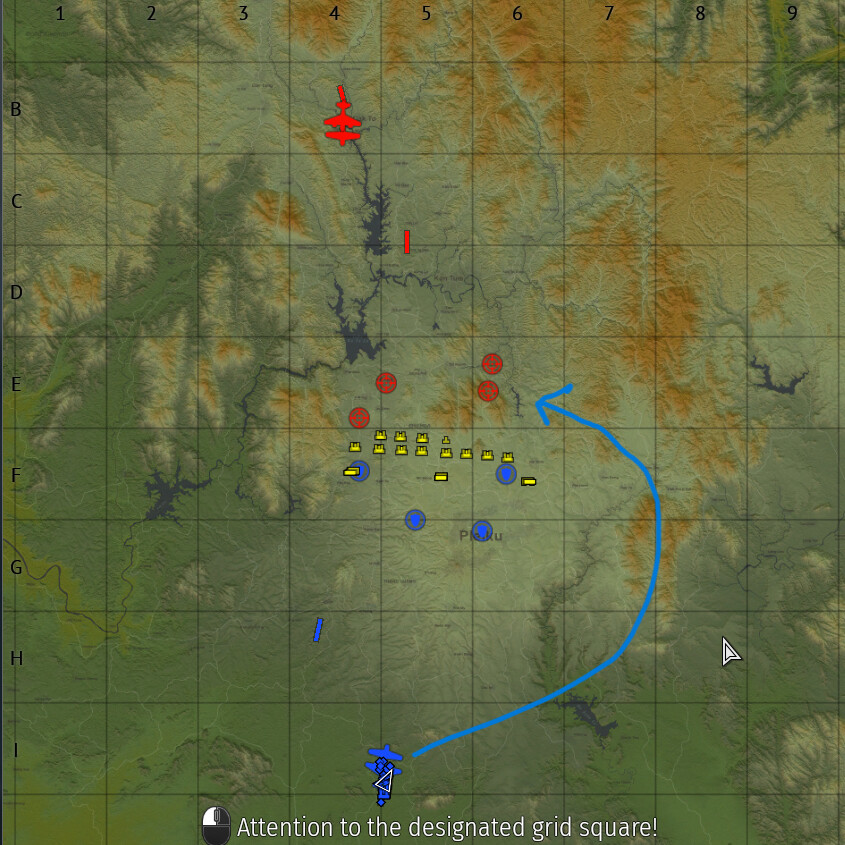Click the white player aircraft arrow icon
Screen dimensions: 845x845
coord(382,781)
